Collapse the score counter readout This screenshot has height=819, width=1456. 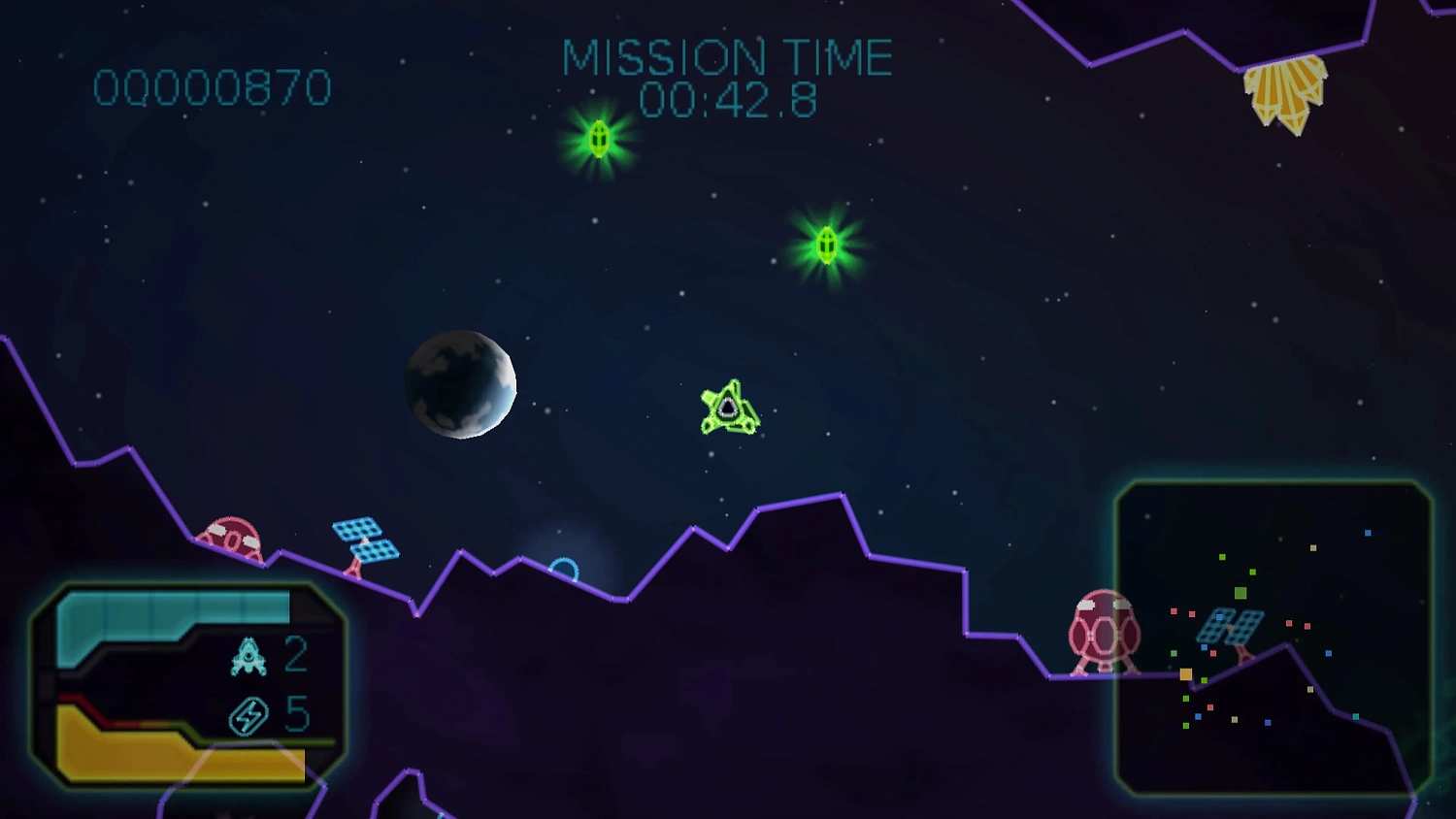tap(214, 86)
